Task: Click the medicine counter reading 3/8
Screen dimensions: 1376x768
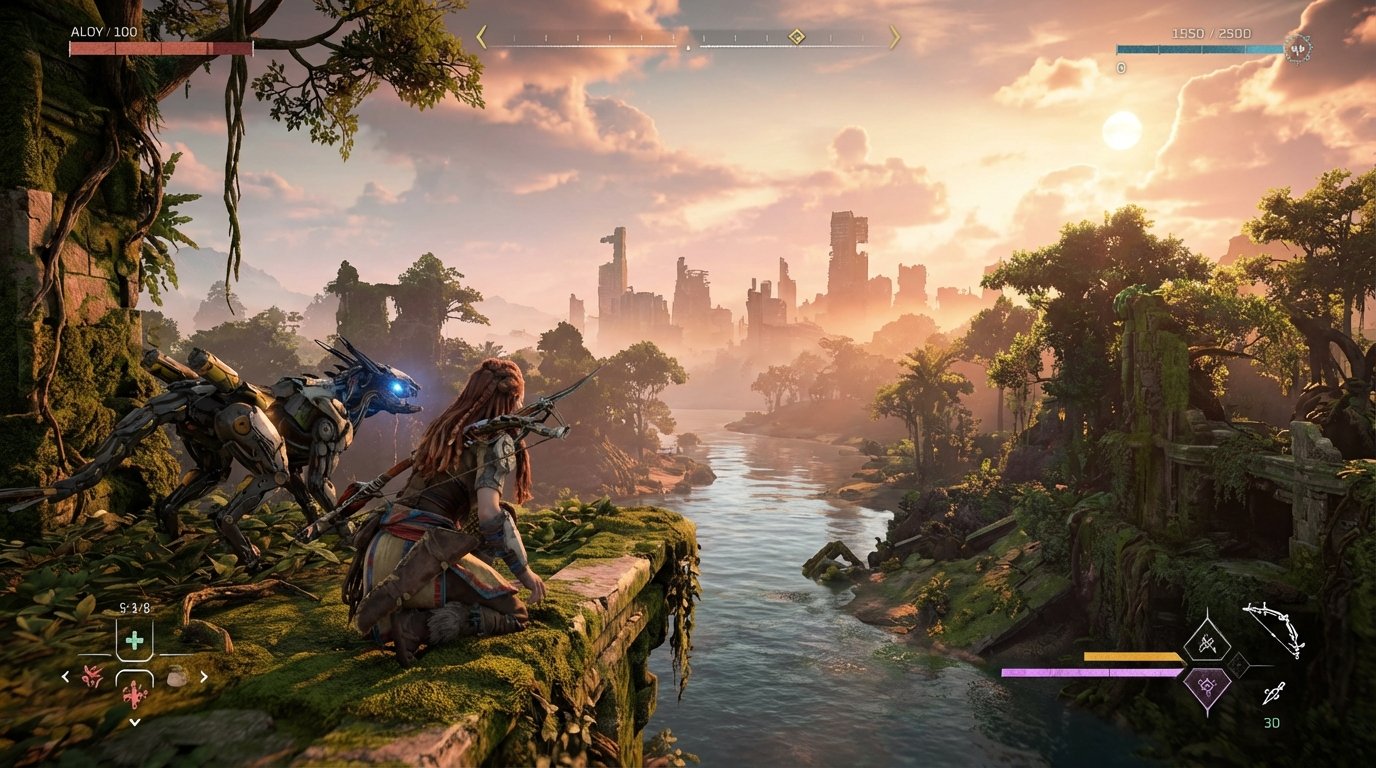Action: pyautogui.click(x=133, y=607)
